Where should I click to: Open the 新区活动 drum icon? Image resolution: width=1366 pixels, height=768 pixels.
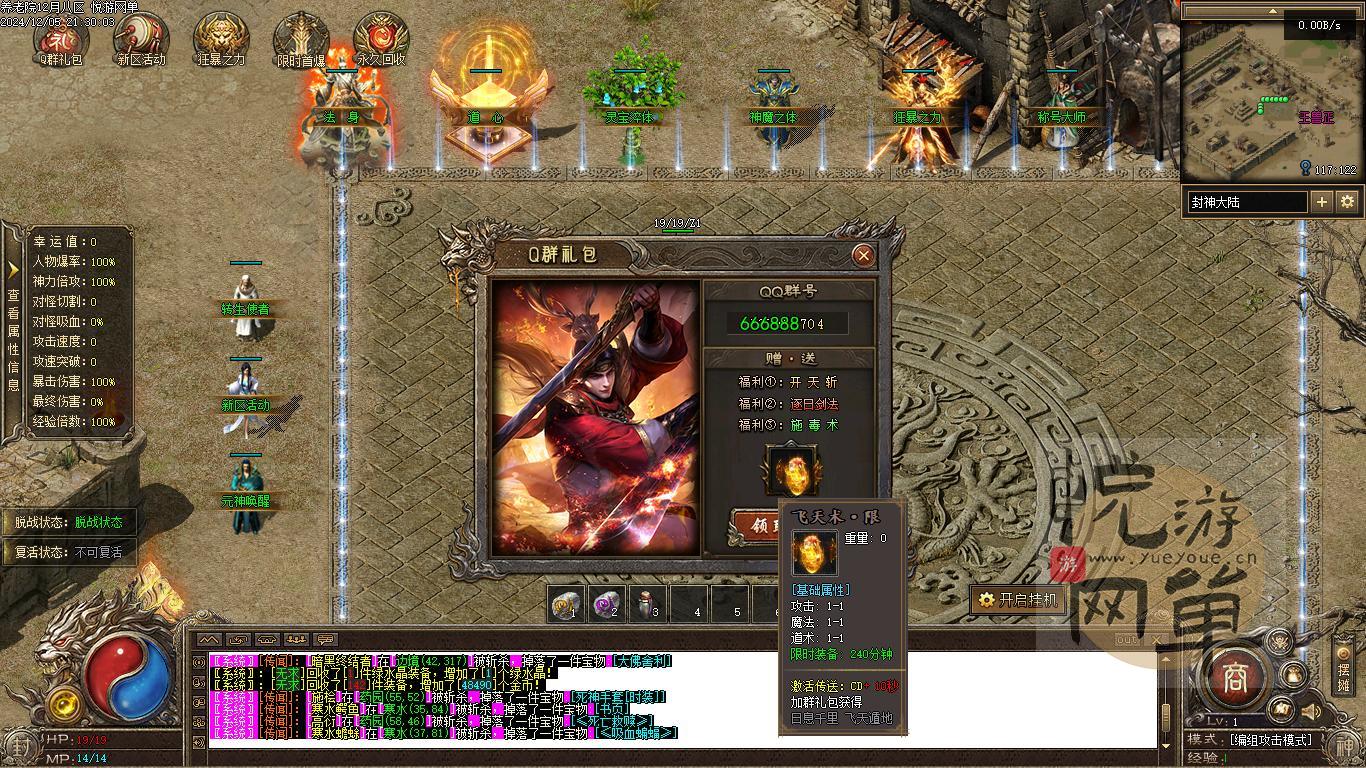[141, 37]
